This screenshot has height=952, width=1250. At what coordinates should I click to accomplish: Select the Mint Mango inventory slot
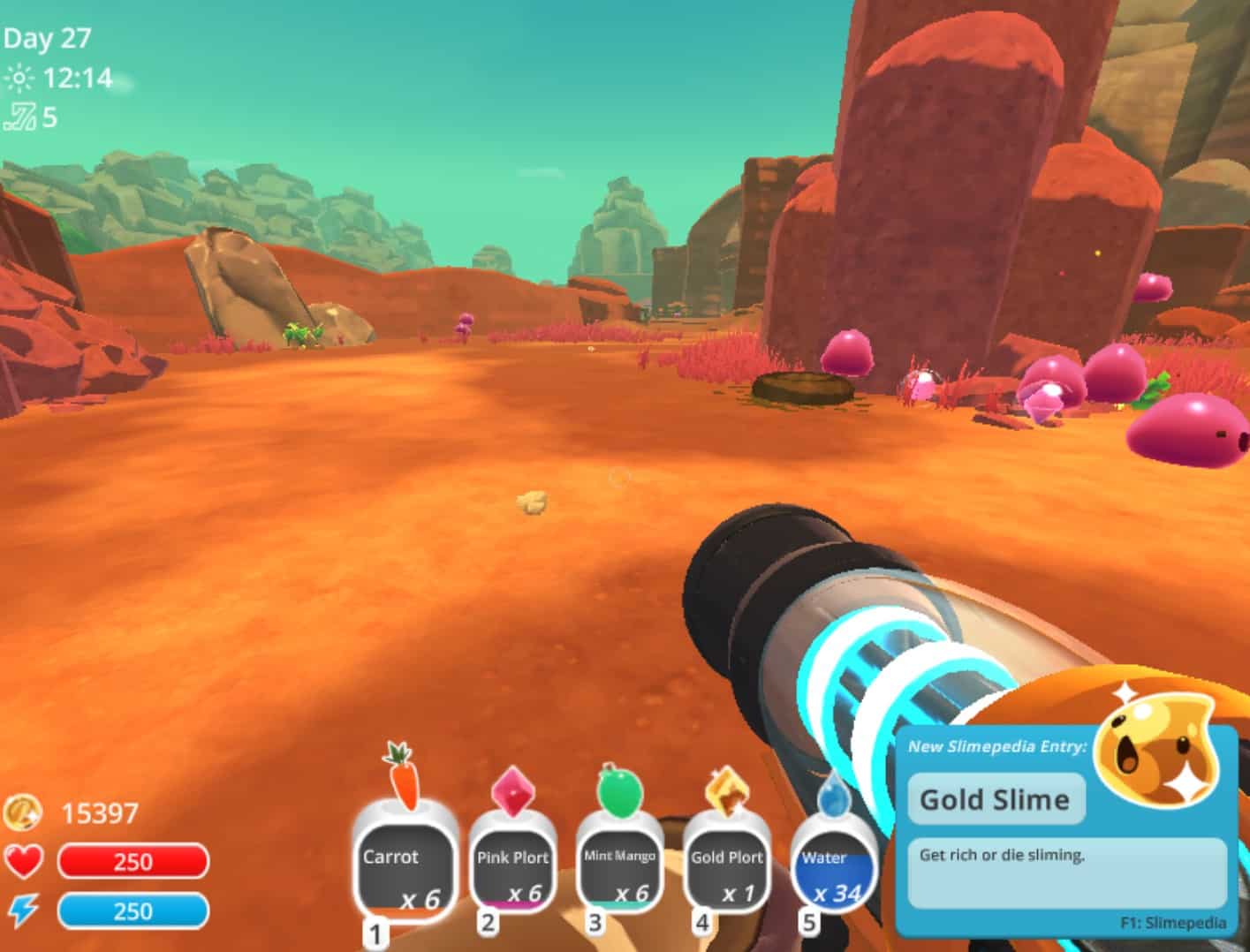pos(620,868)
